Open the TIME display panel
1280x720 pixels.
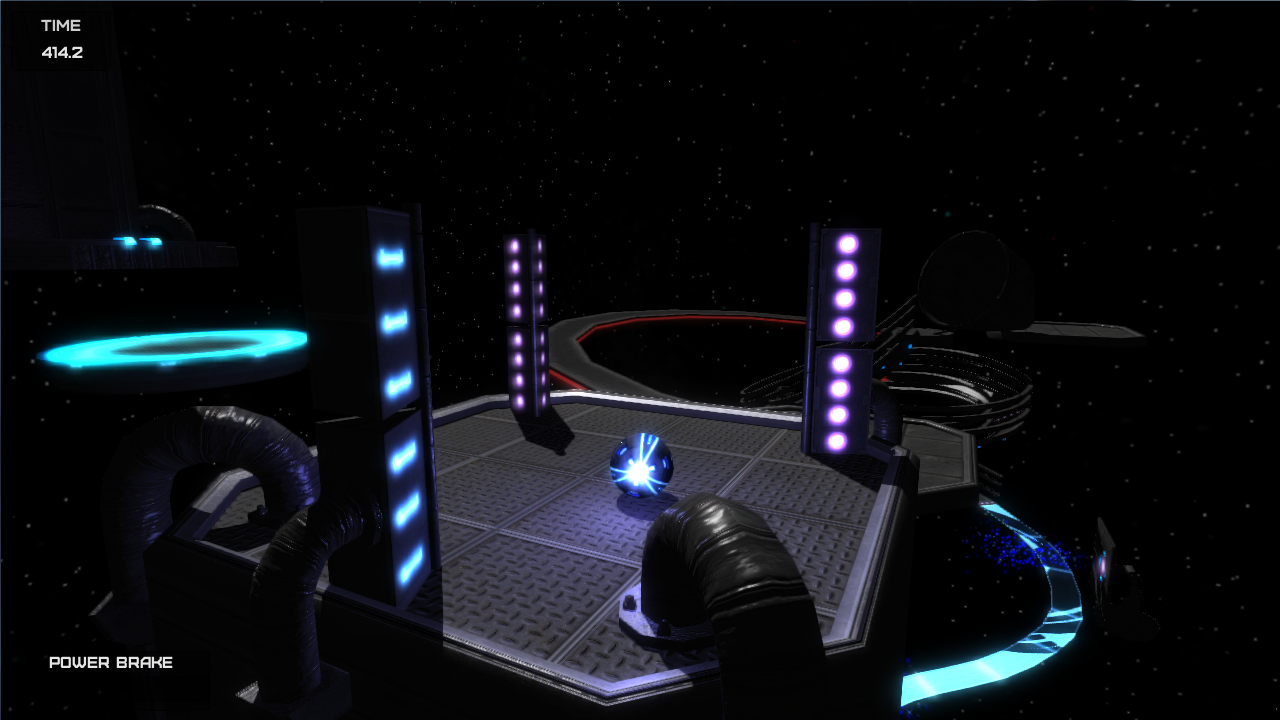pos(62,26)
